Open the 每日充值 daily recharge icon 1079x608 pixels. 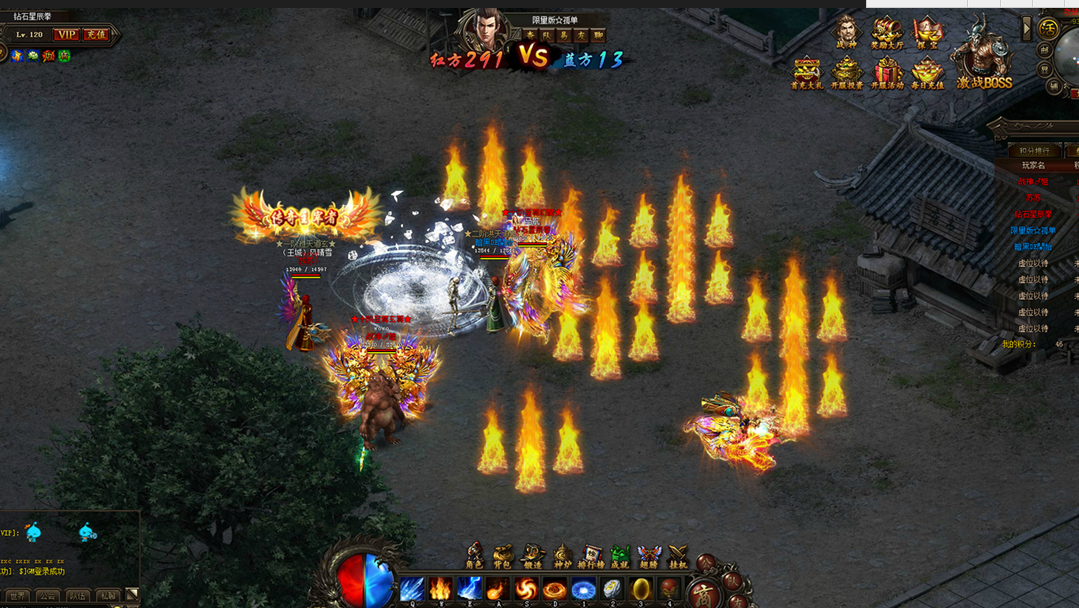[x=927, y=72]
